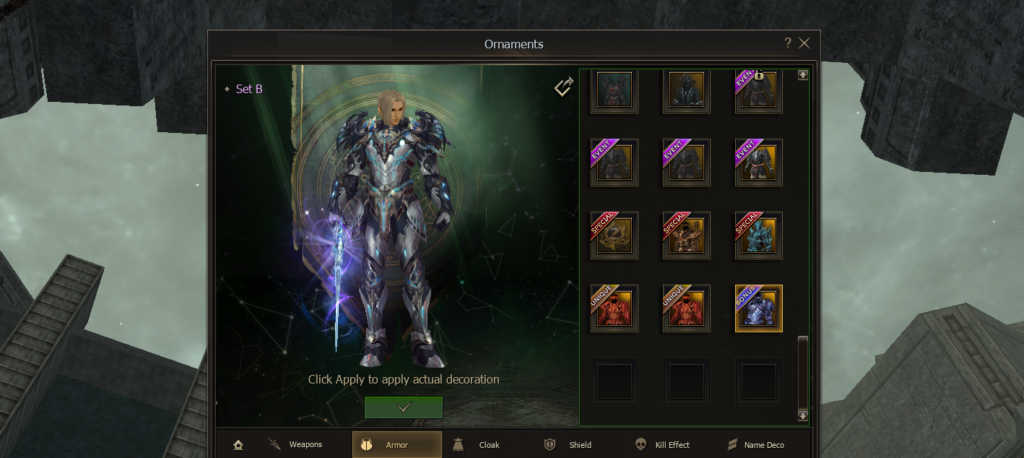
Task: Click the scrollbar up arrow in ornament list
Action: pos(802,74)
